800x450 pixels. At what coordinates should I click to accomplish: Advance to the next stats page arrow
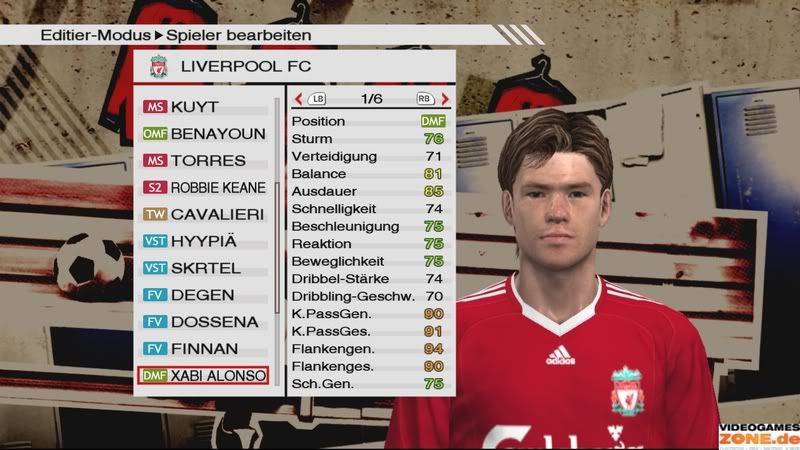tap(444, 99)
